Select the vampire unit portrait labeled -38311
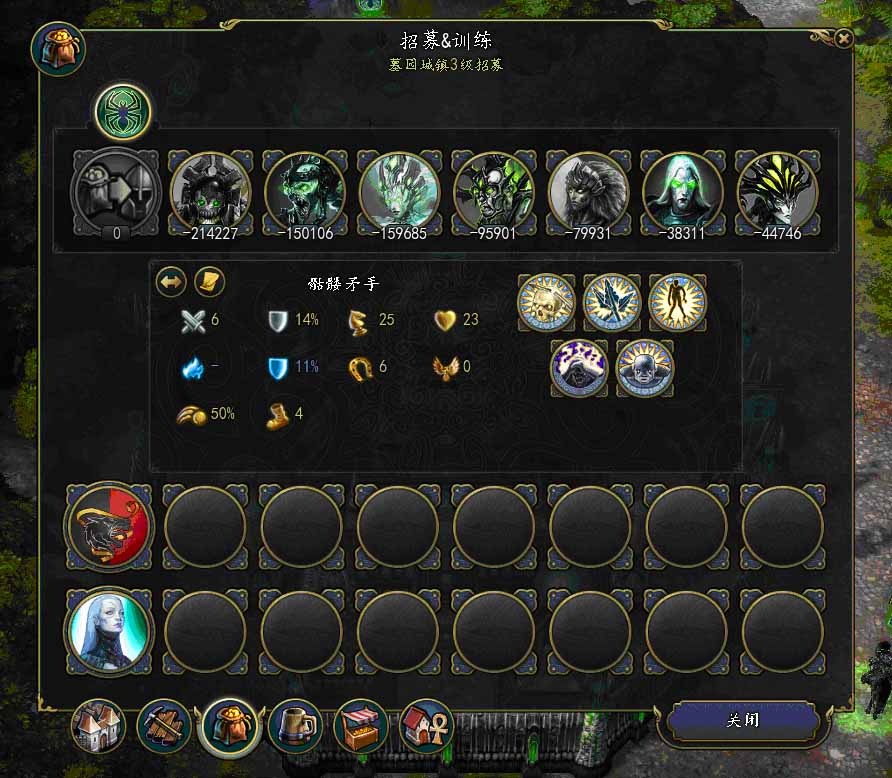The height and width of the screenshot is (778, 892). click(682, 190)
